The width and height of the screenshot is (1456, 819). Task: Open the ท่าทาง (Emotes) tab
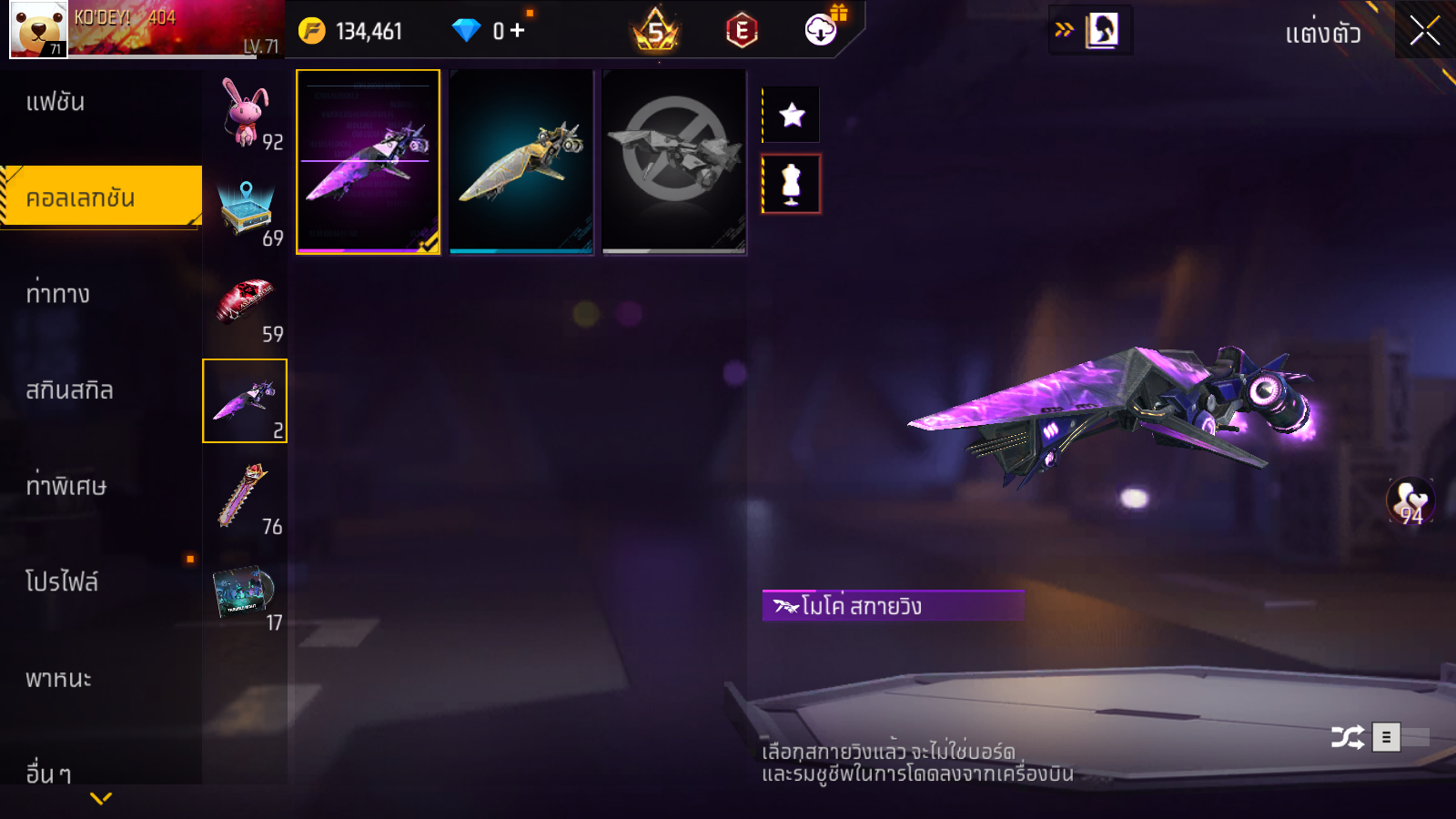[x=58, y=294]
